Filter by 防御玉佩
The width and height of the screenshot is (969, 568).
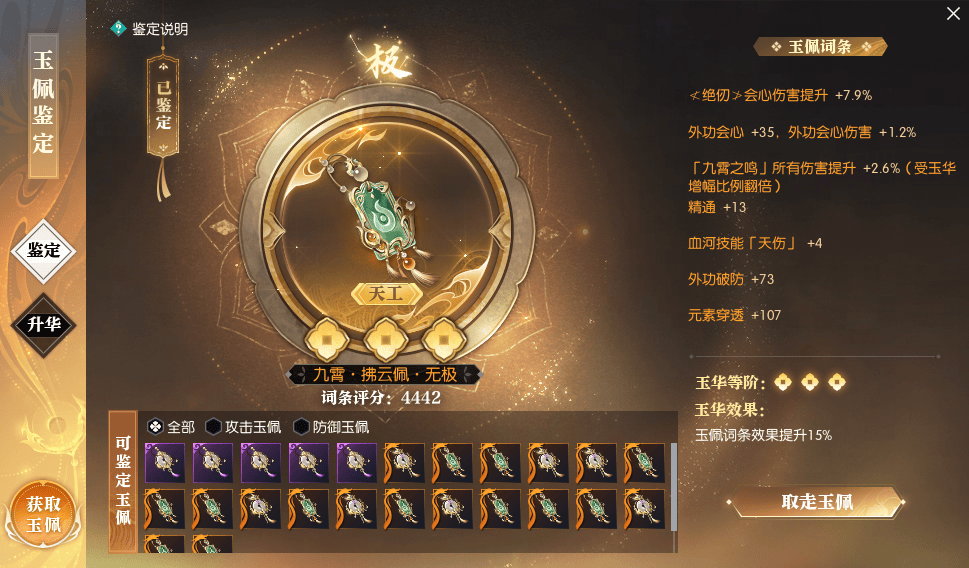click(331, 426)
